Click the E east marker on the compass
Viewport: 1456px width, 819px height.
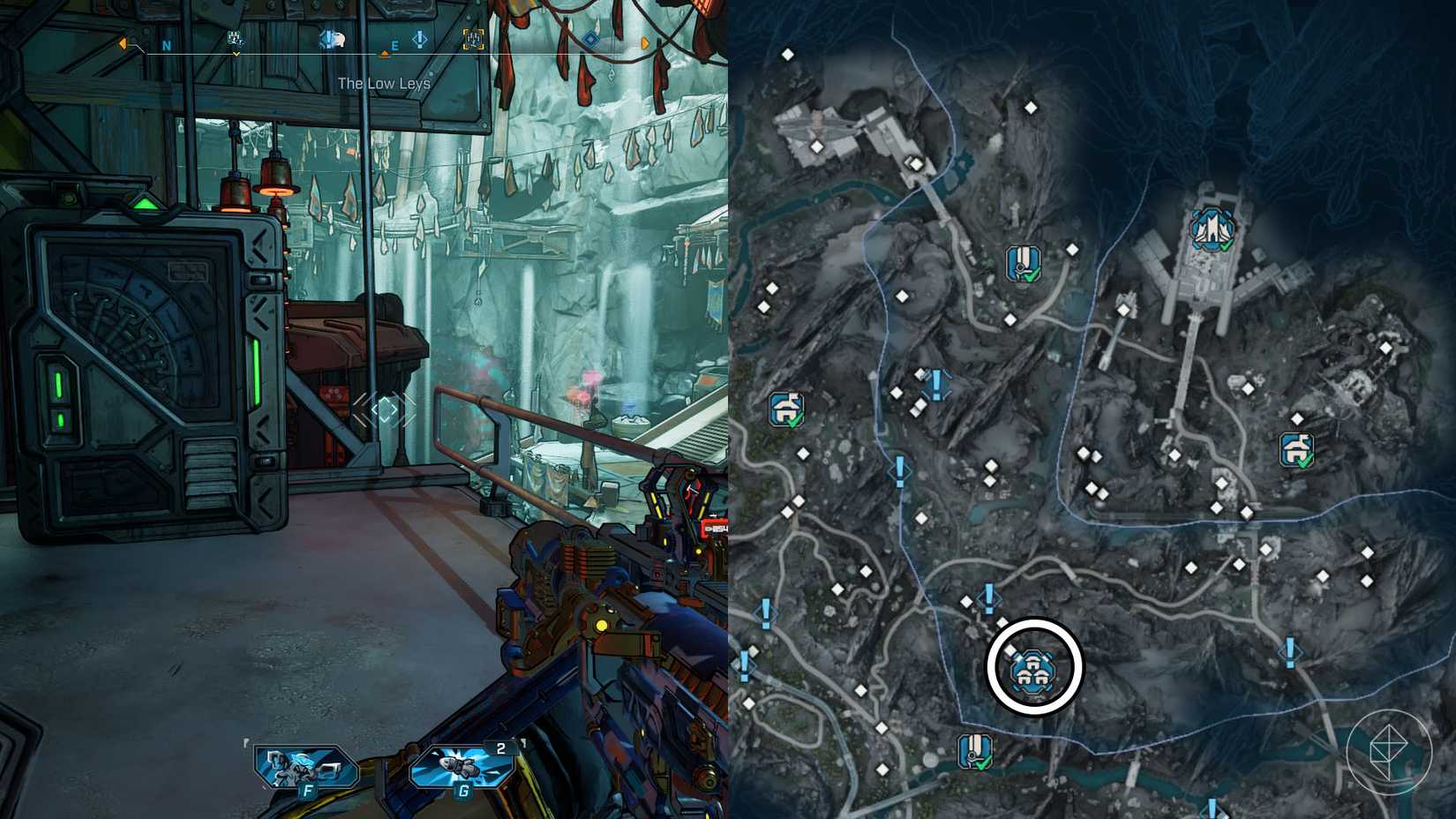click(394, 46)
